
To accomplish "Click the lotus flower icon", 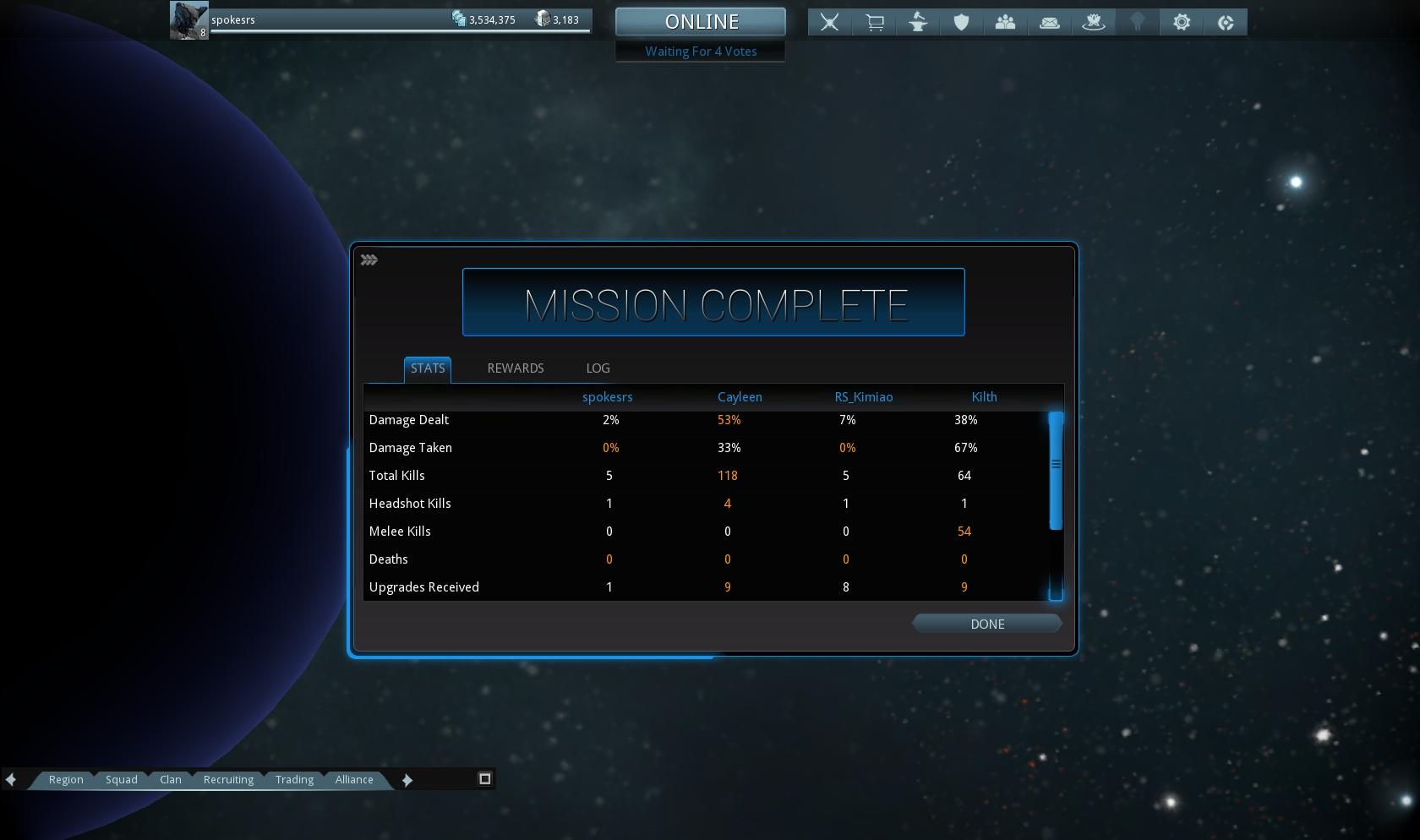I will point(1094,23).
